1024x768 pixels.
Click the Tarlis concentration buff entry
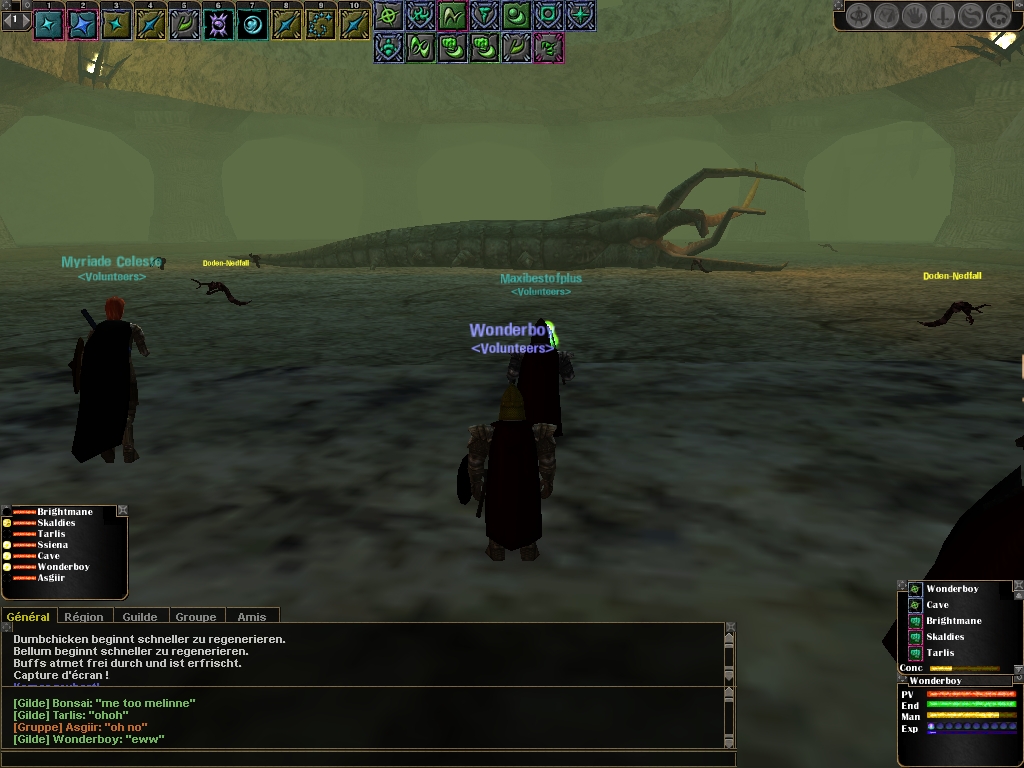pos(940,653)
